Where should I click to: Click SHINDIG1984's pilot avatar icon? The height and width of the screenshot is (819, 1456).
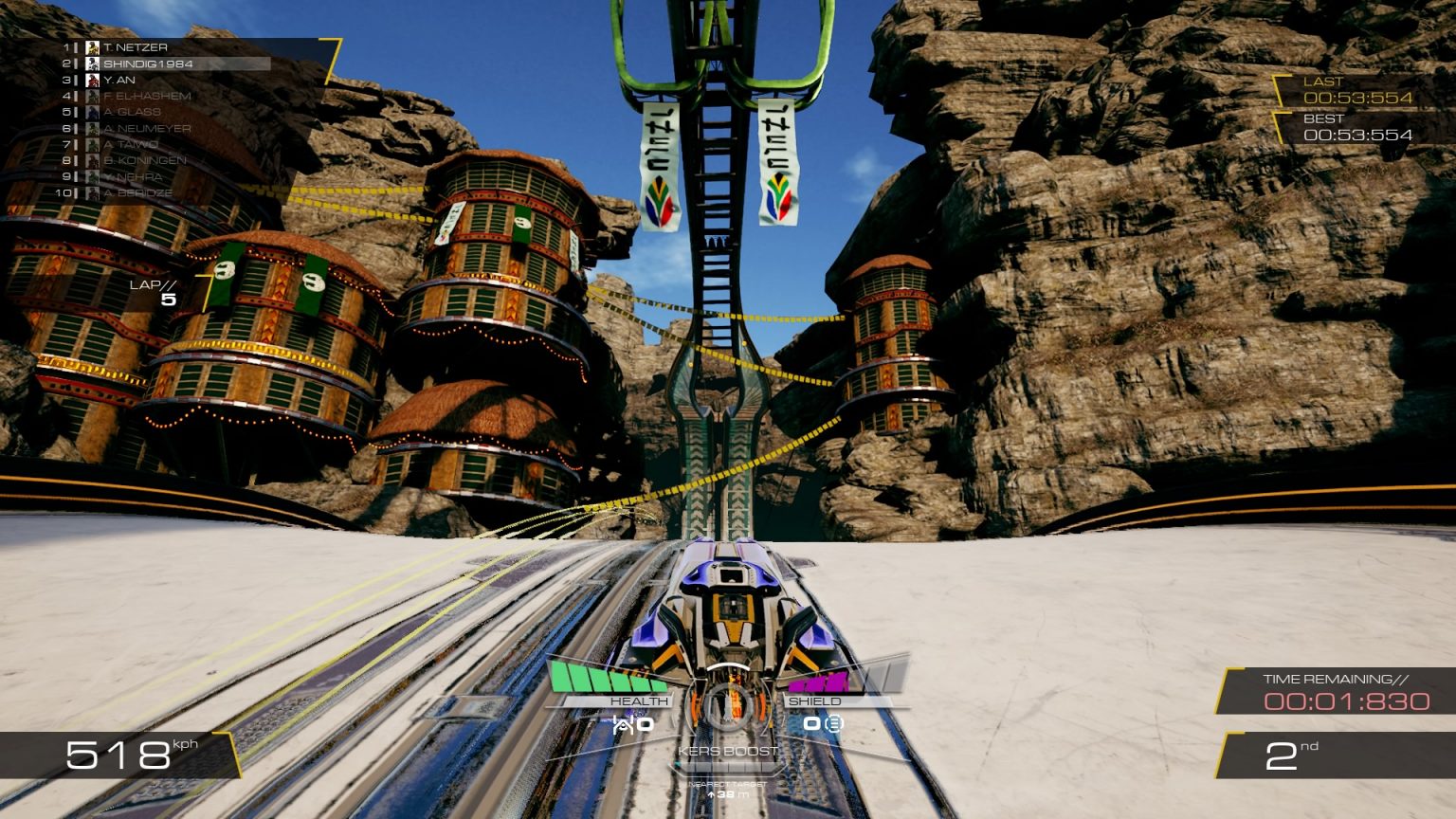[91, 63]
